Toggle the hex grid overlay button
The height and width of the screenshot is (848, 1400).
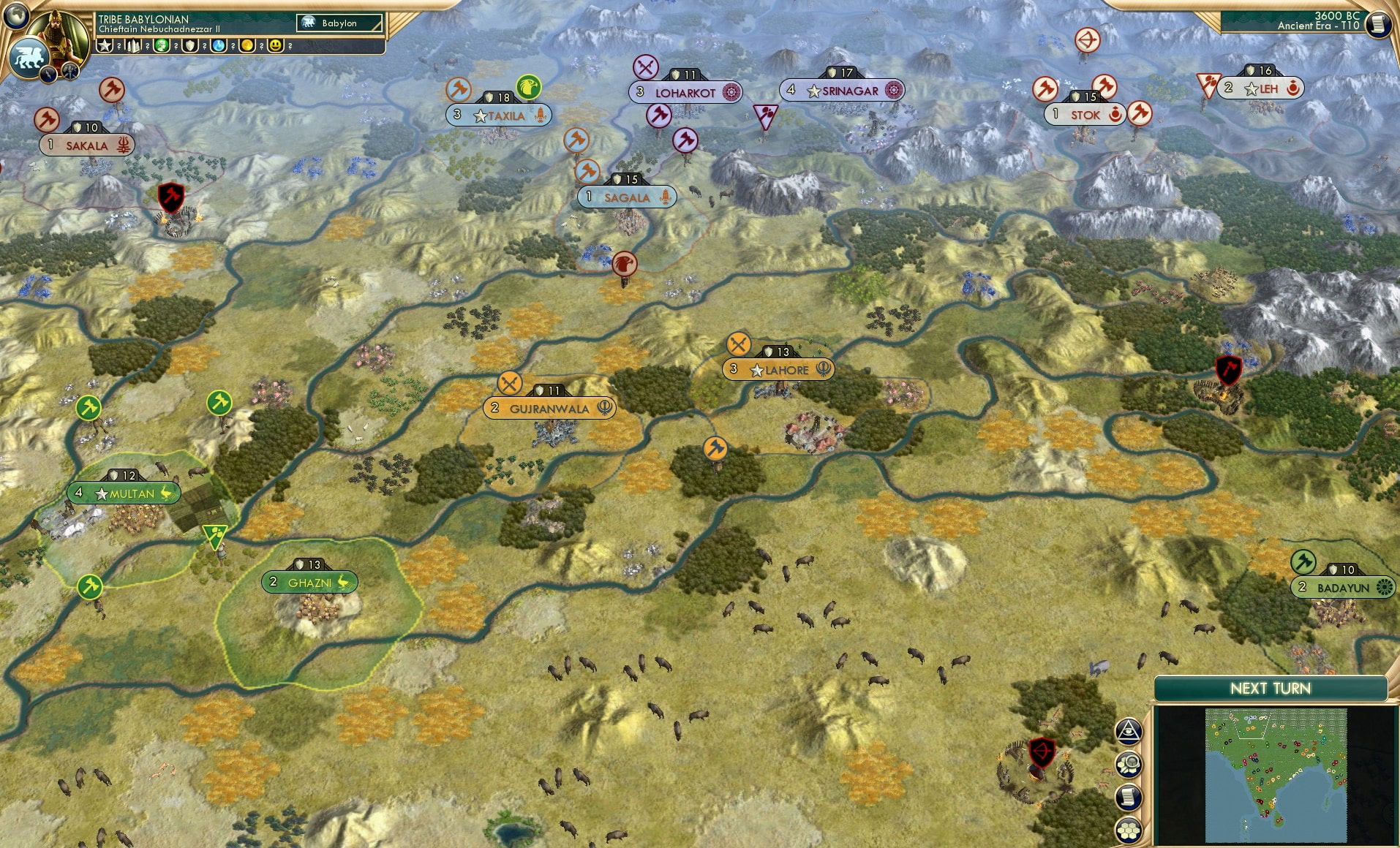coord(1129,829)
